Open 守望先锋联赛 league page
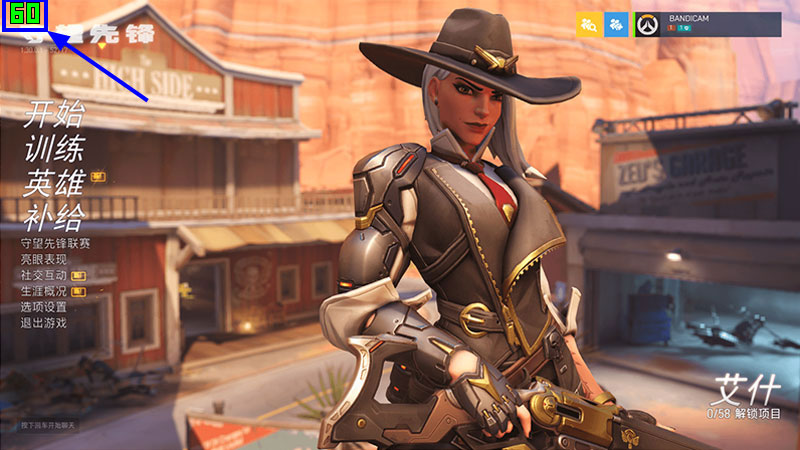This screenshot has width=800, height=450. point(55,243)
